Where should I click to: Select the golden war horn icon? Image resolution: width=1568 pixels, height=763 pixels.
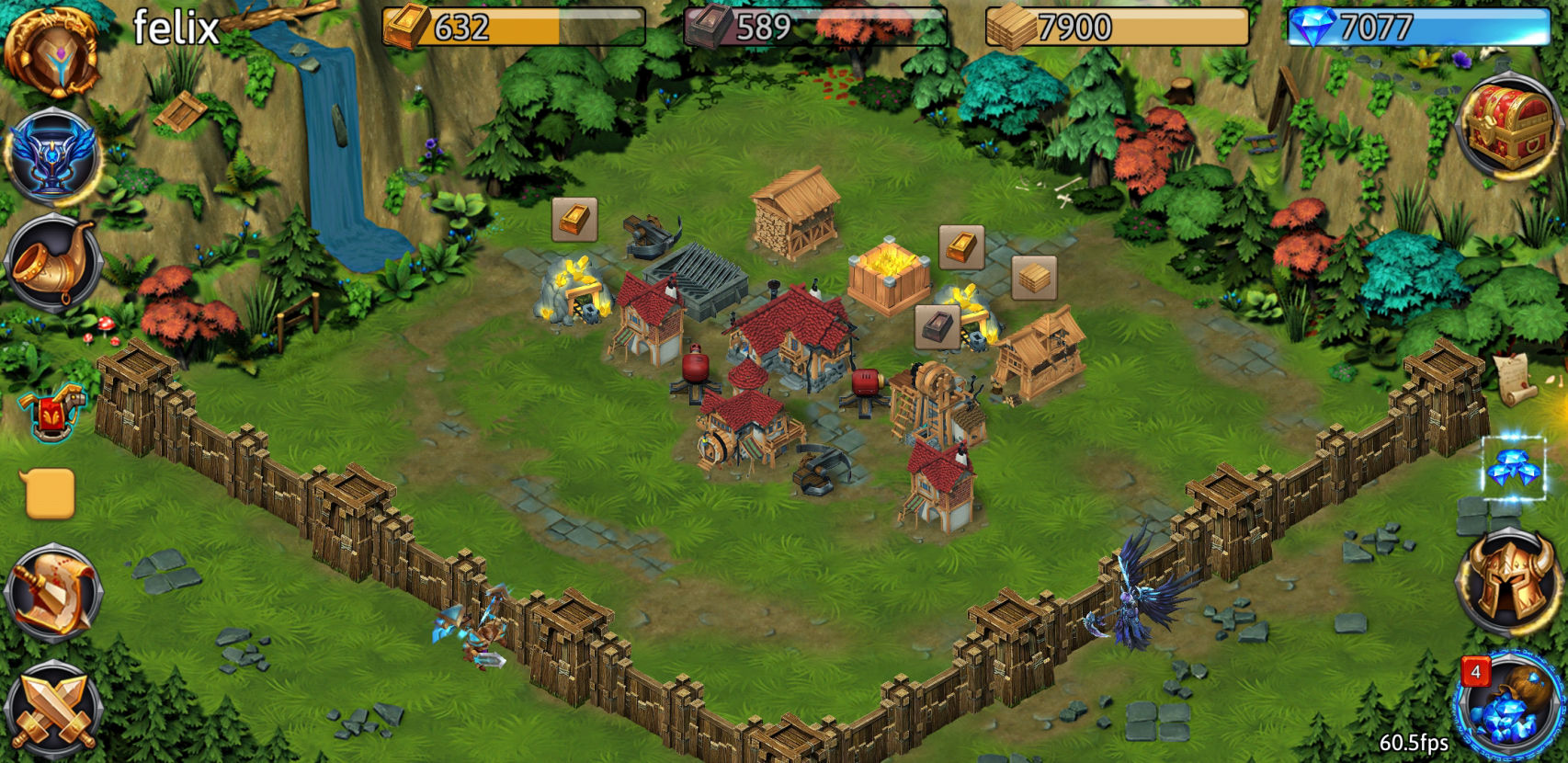pyautogui.click(x=54, y=263)
